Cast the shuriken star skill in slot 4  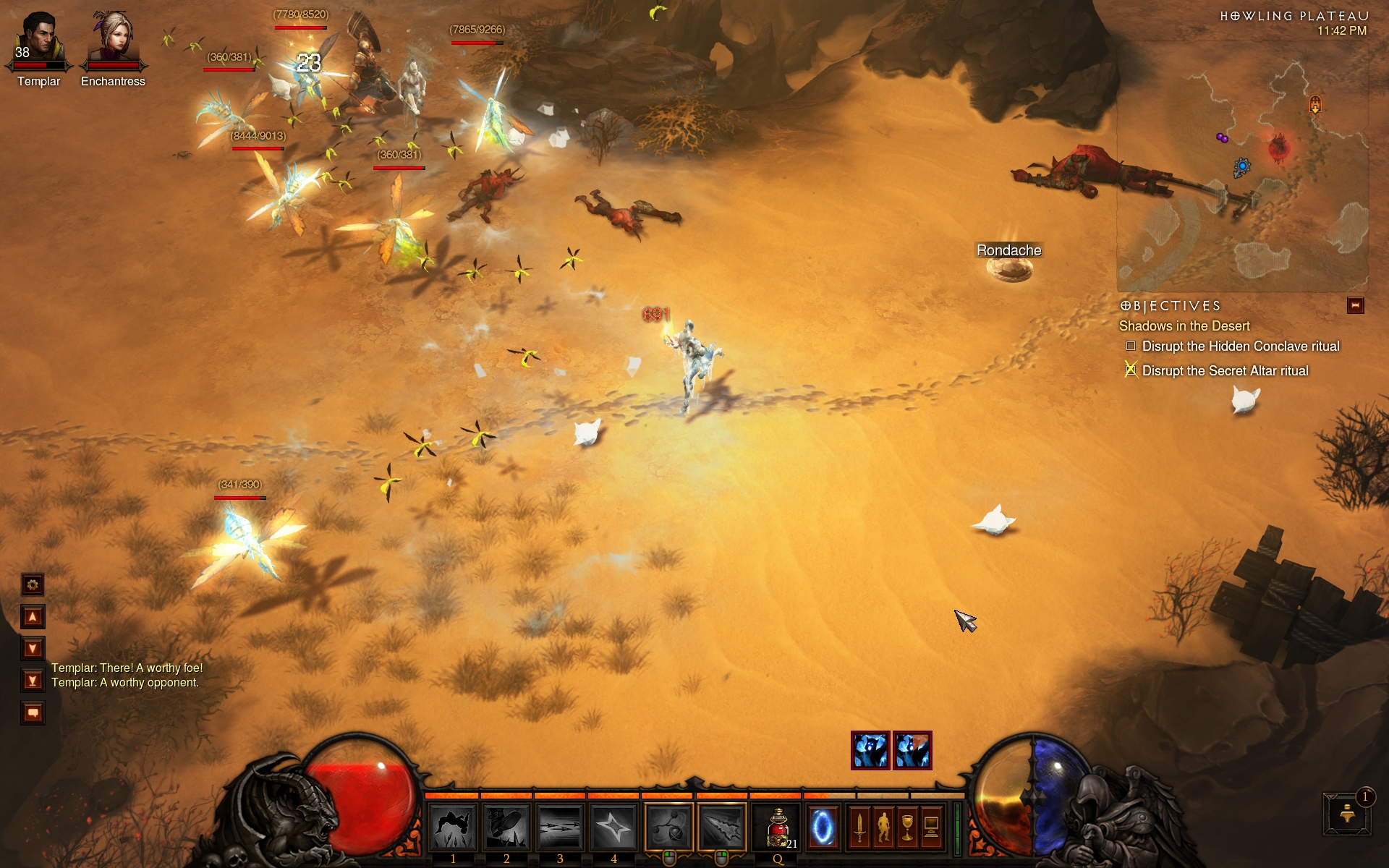point(613,827)
